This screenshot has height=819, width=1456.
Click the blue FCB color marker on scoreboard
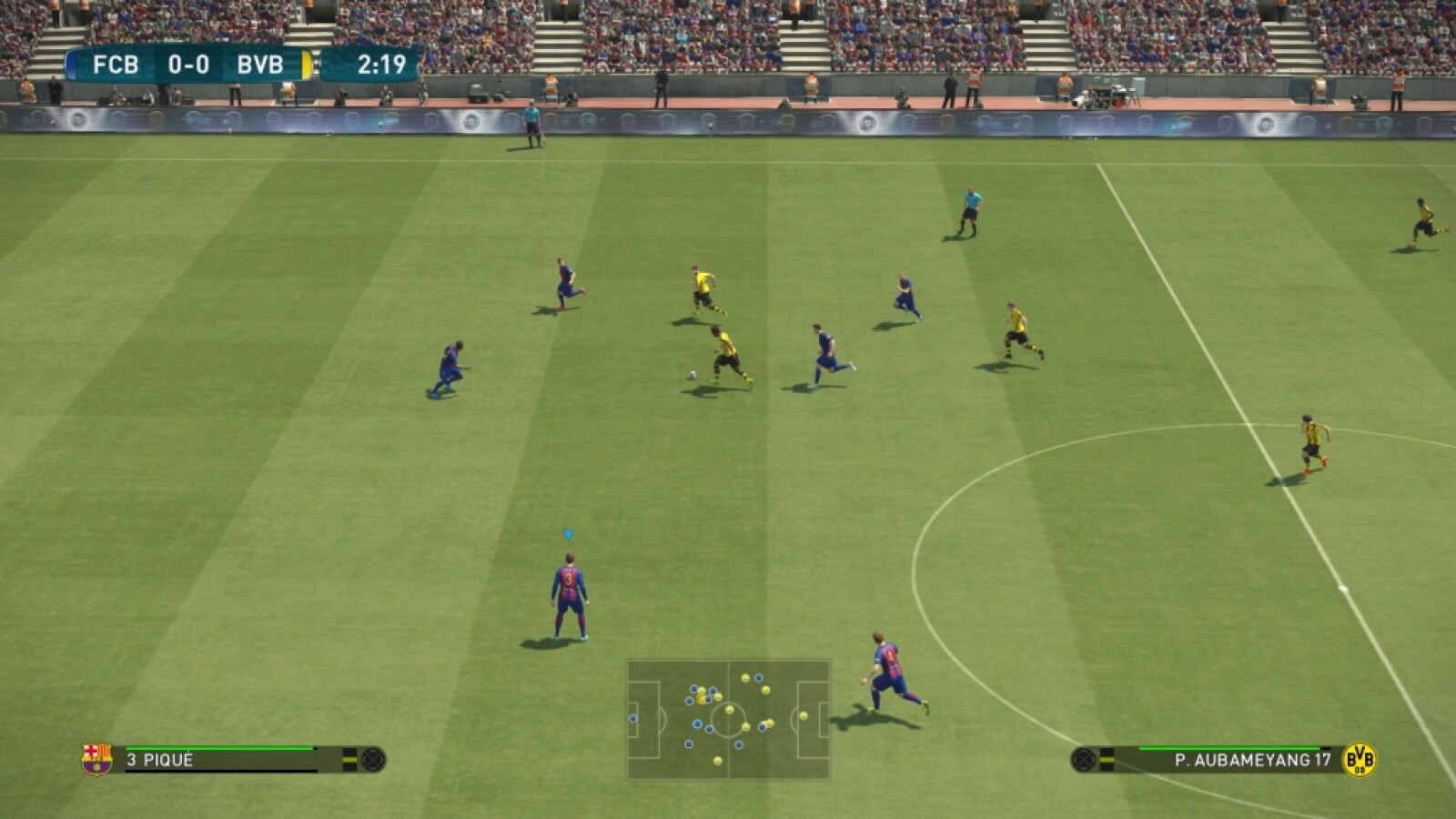point(71,65)
